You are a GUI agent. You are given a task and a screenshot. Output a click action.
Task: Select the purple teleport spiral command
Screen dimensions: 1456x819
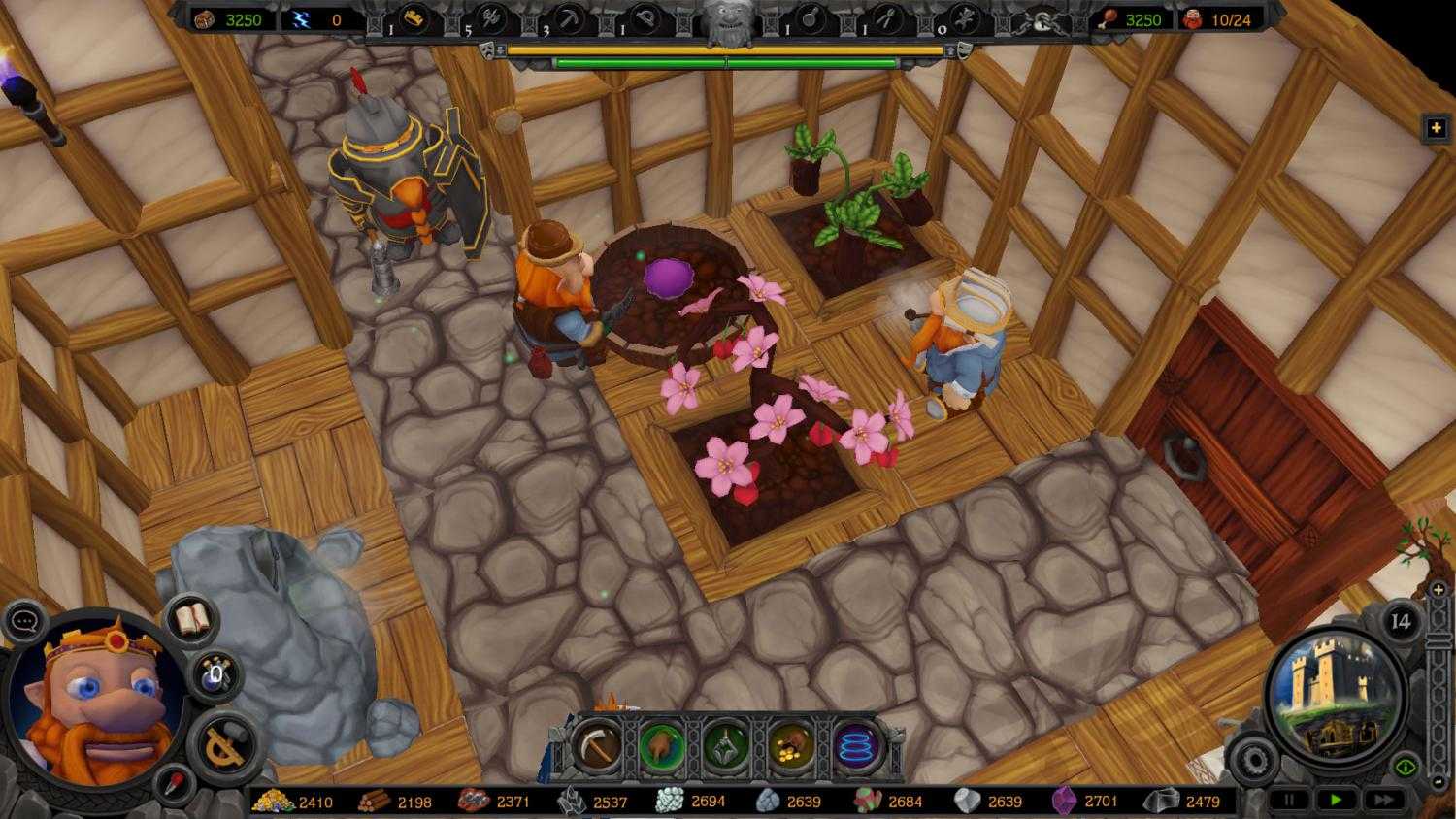(x=854, y=745)
